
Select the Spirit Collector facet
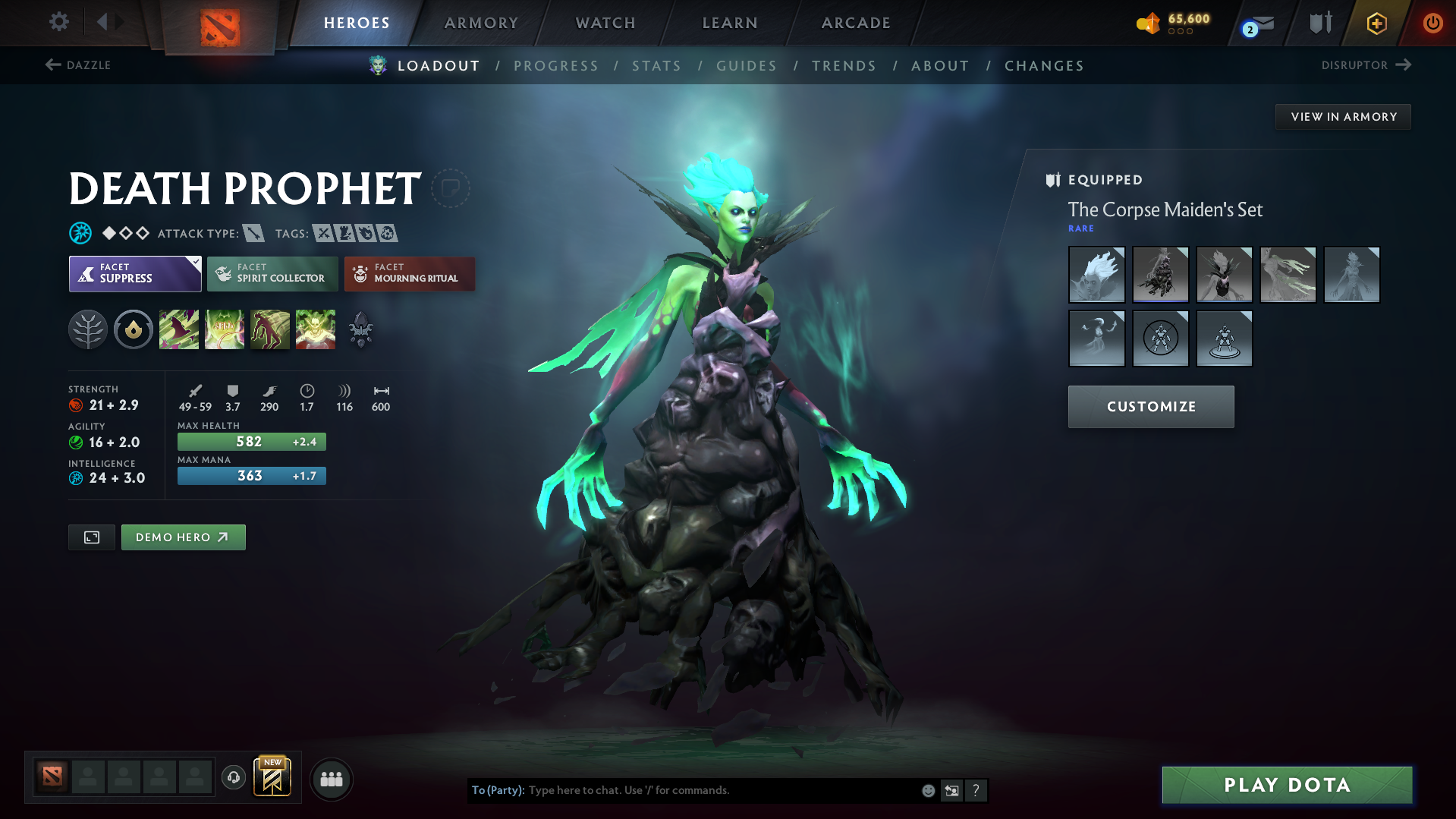click(x=272, y=273)
